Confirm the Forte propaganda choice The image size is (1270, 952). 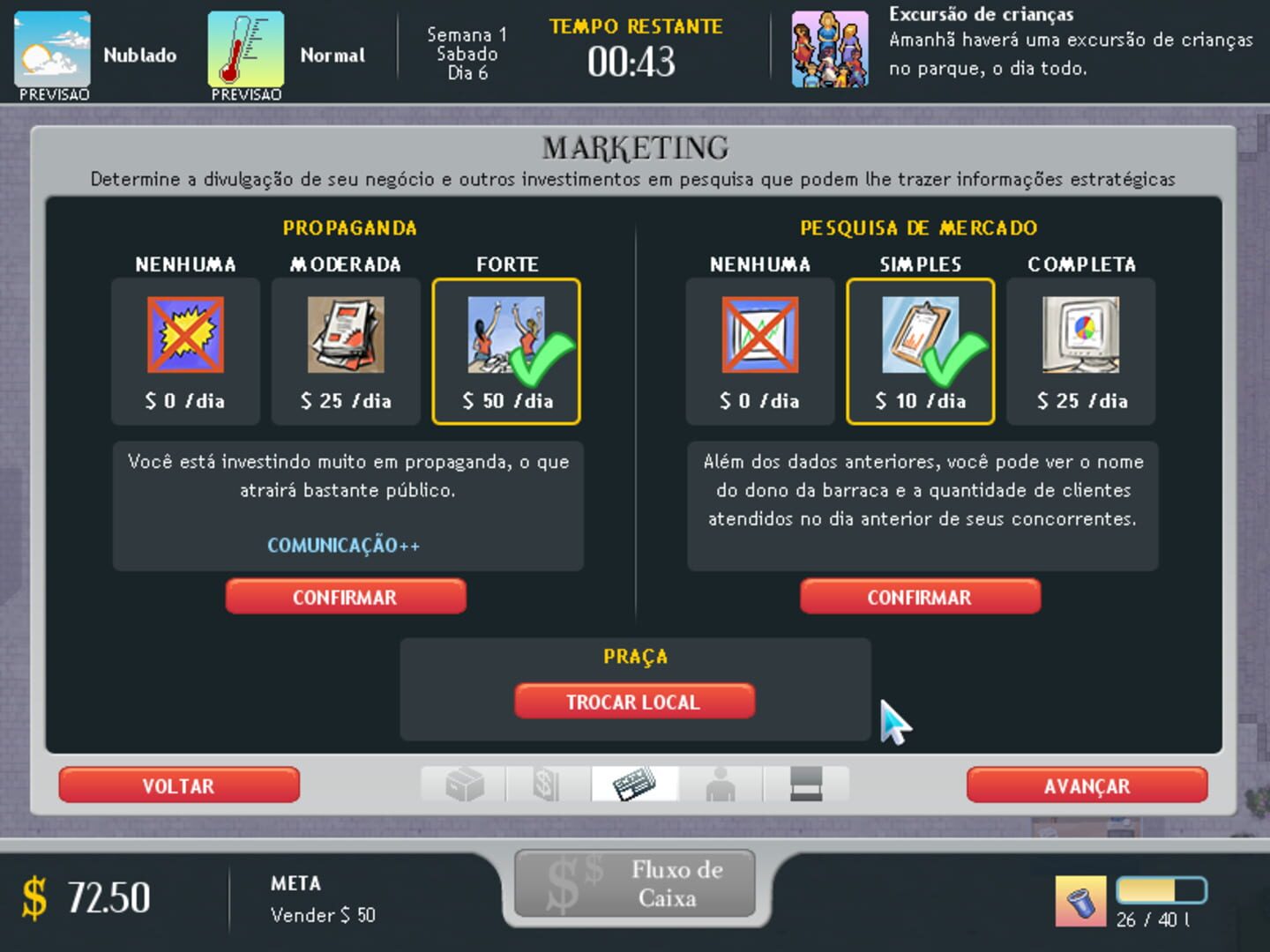[x=345, y=597]
